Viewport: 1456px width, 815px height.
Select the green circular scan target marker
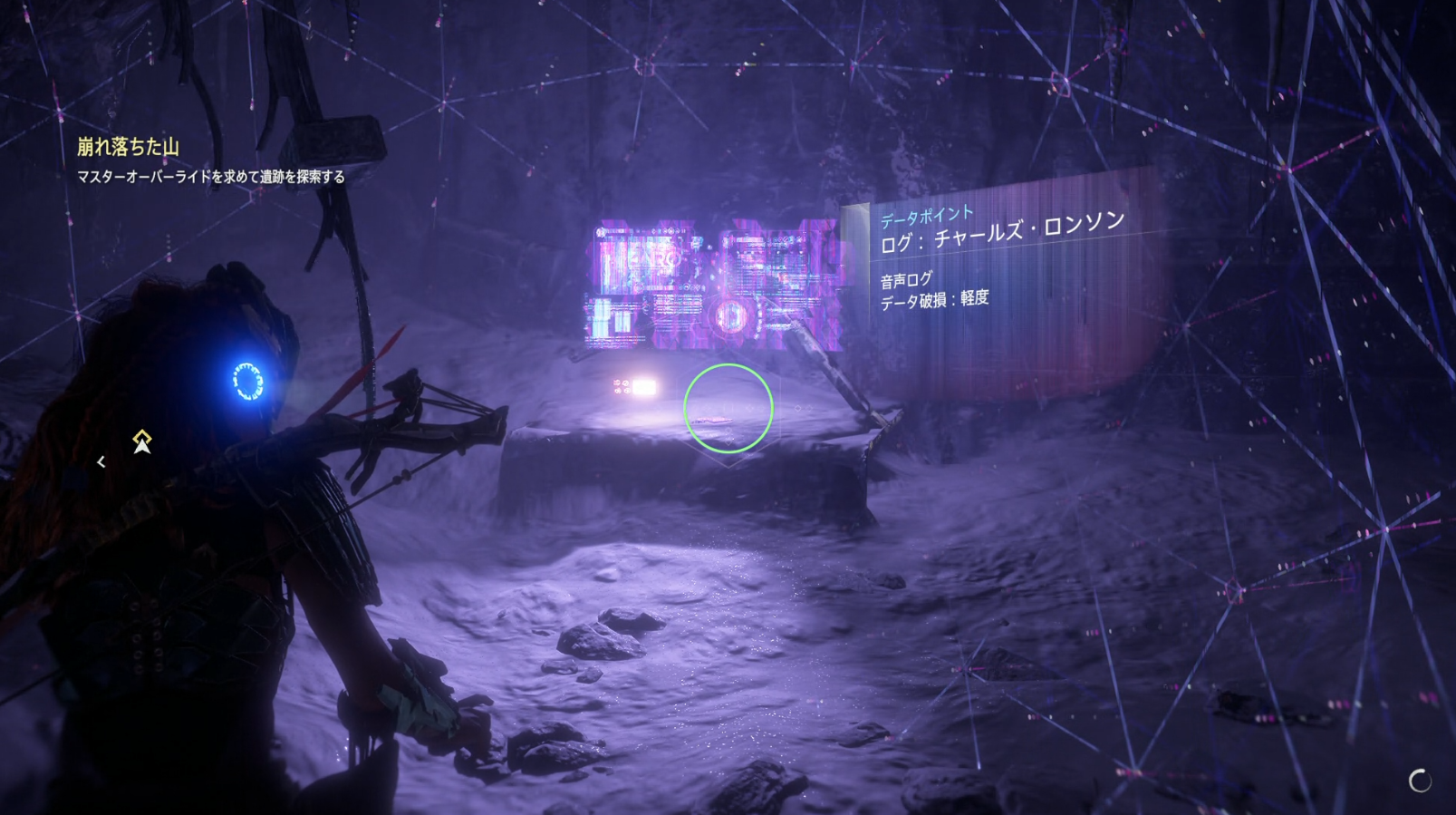coord(728,408)
